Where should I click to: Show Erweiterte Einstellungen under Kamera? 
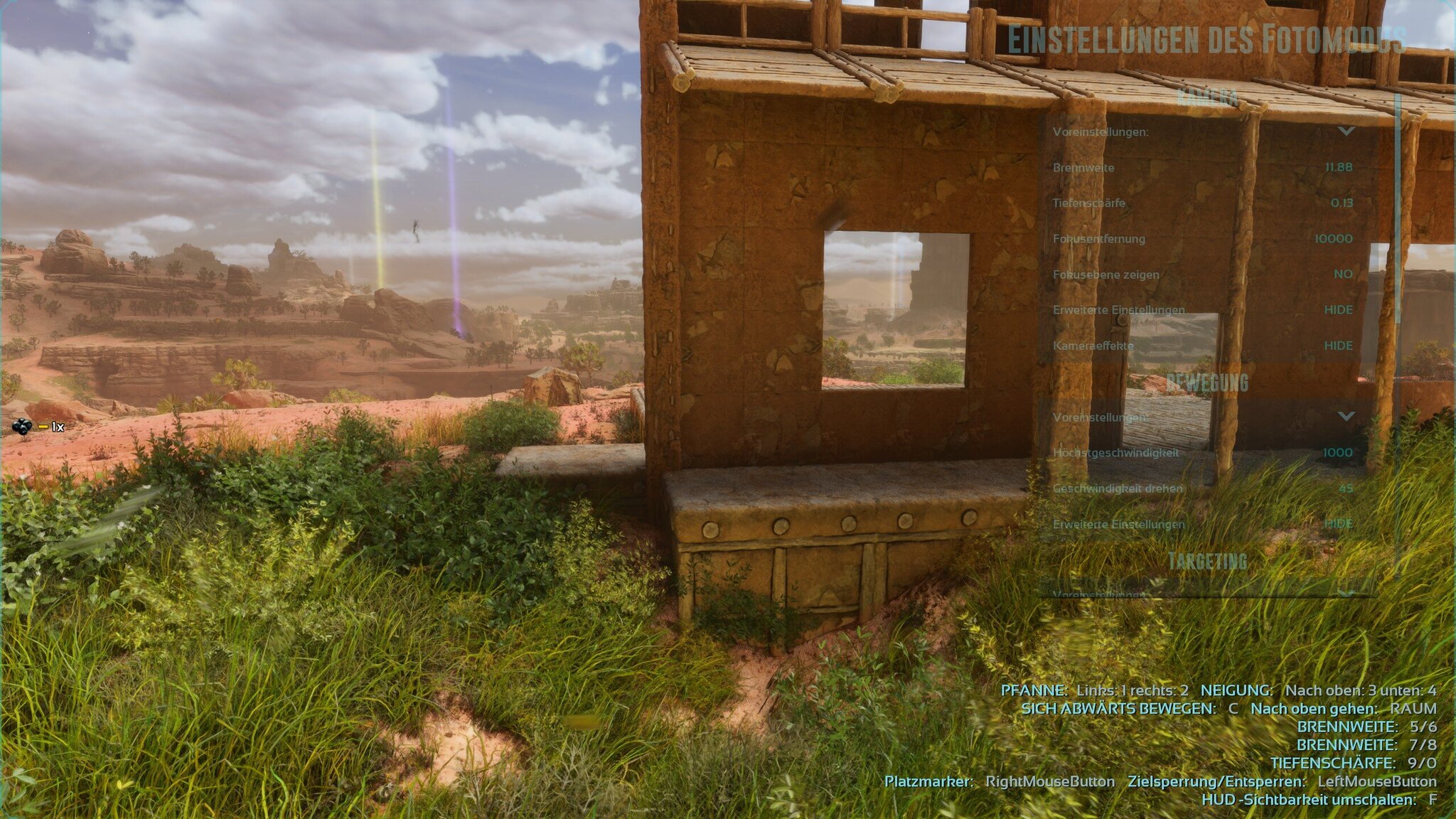1338,310
